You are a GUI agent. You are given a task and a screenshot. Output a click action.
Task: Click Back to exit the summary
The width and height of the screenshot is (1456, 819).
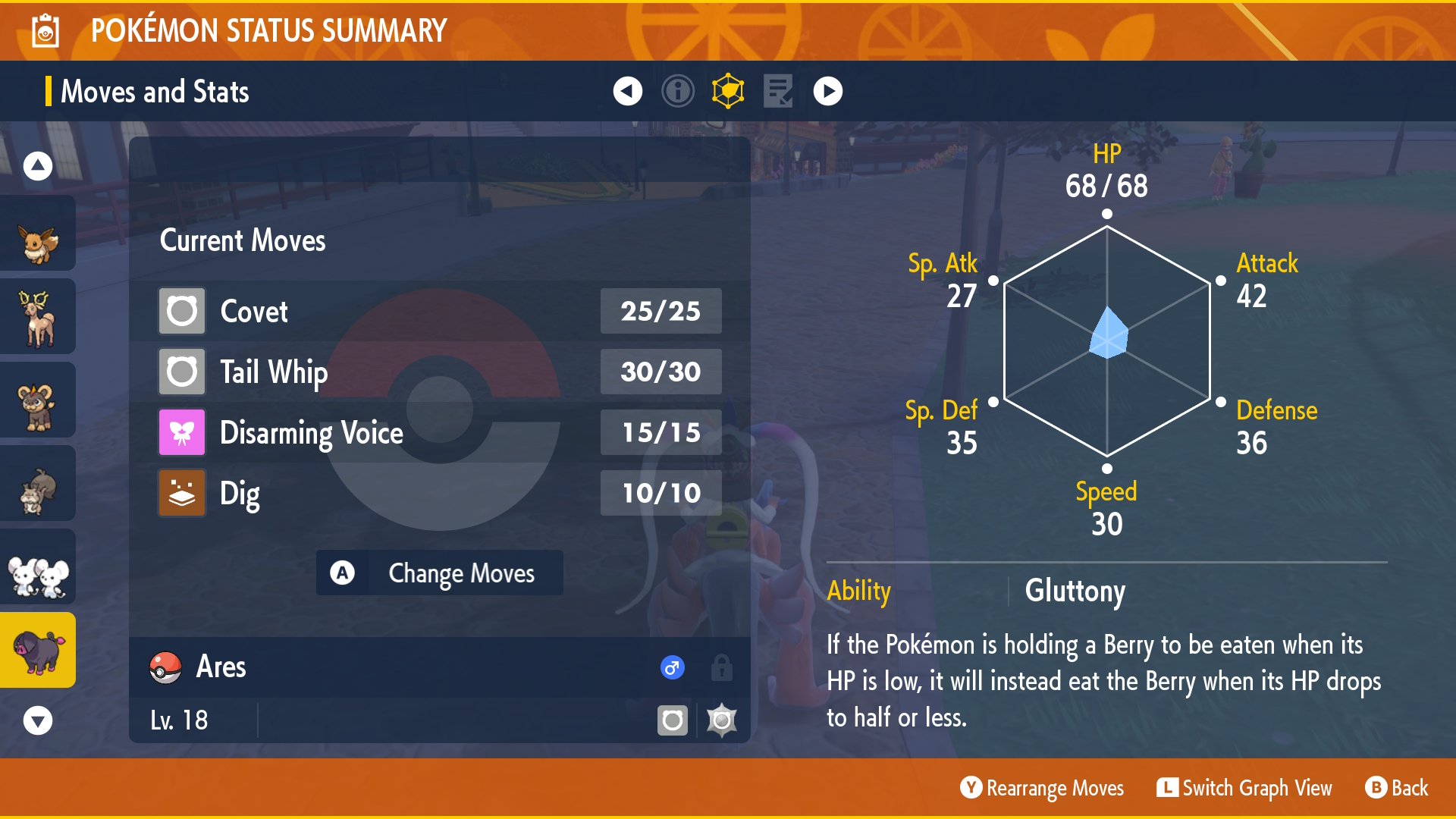click(1397, 789)
